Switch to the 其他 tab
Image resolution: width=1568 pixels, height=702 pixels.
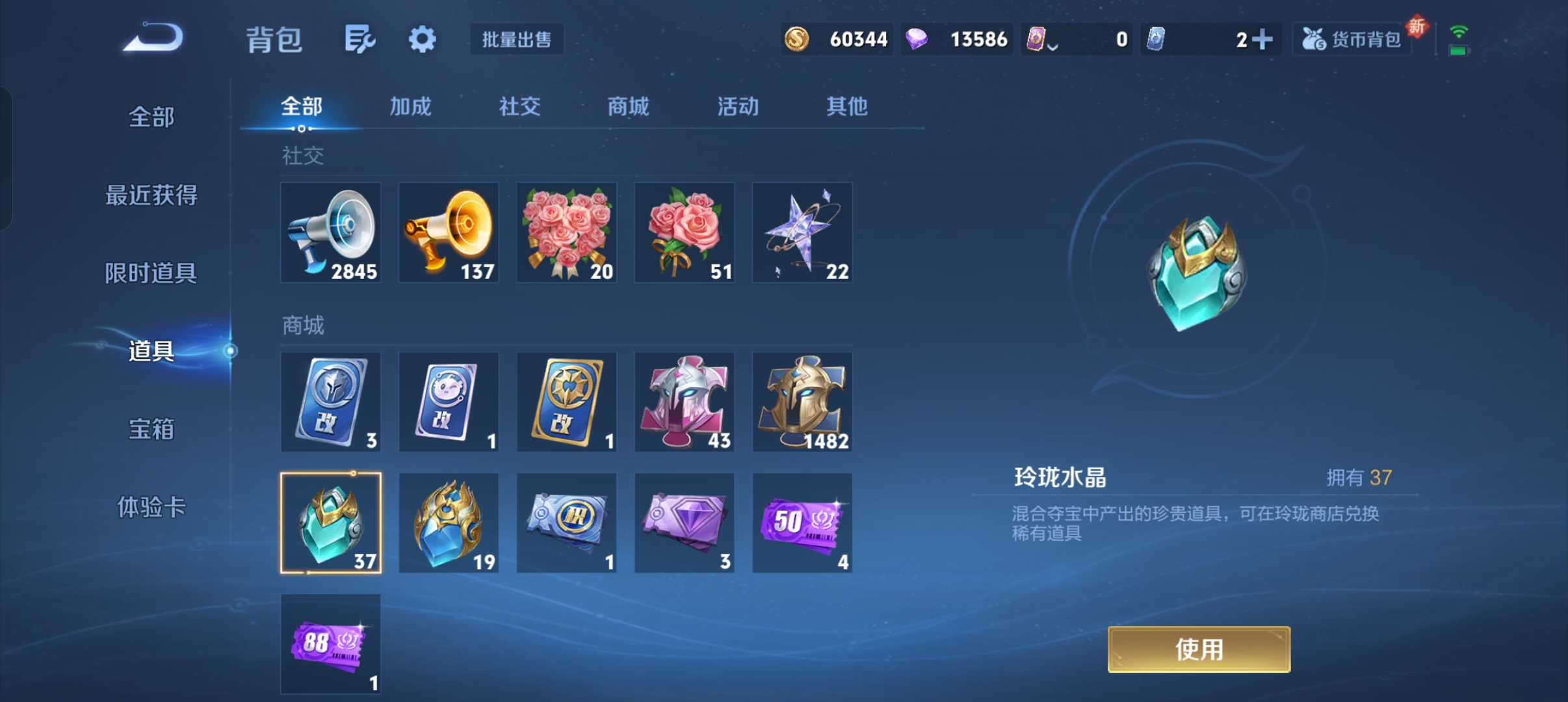tap(846, 107)
